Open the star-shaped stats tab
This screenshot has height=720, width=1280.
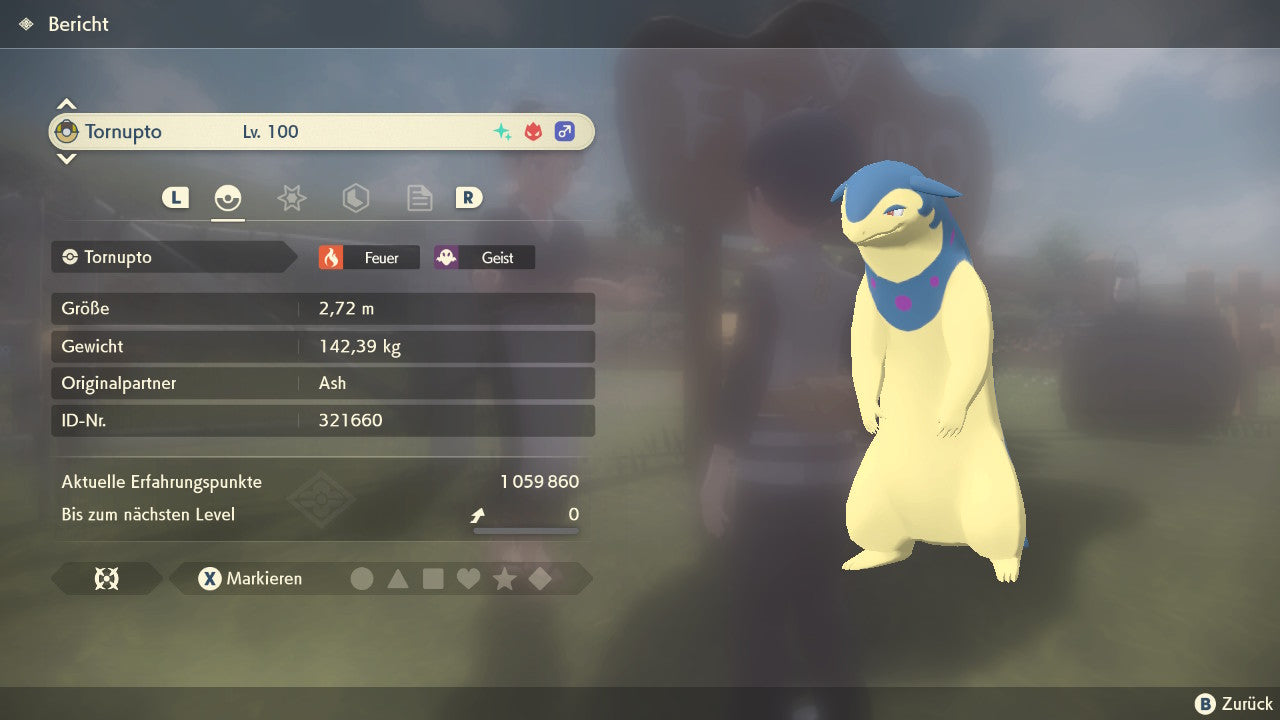point(291,198)
